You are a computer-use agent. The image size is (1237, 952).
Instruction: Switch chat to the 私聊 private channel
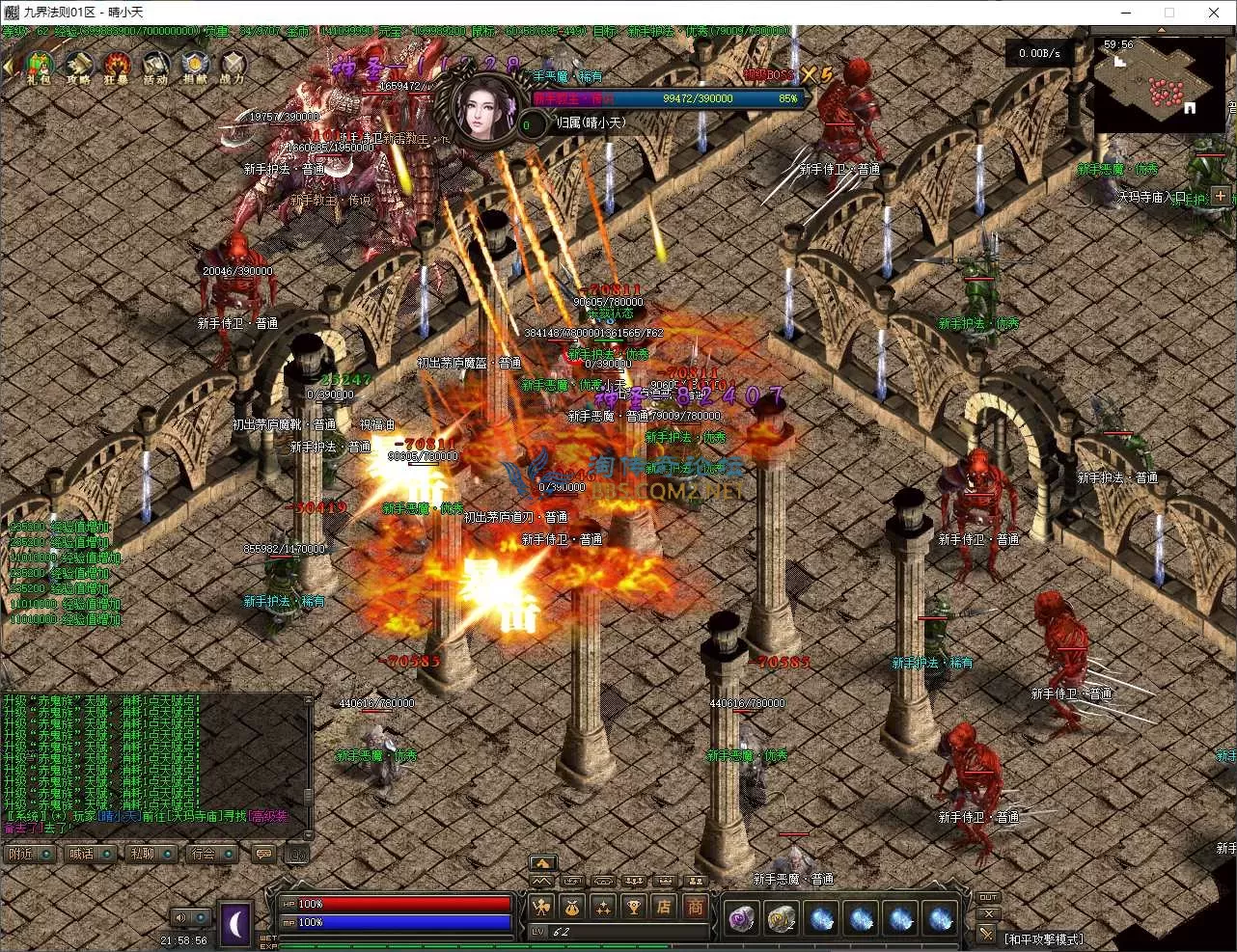tap(143, 854)
